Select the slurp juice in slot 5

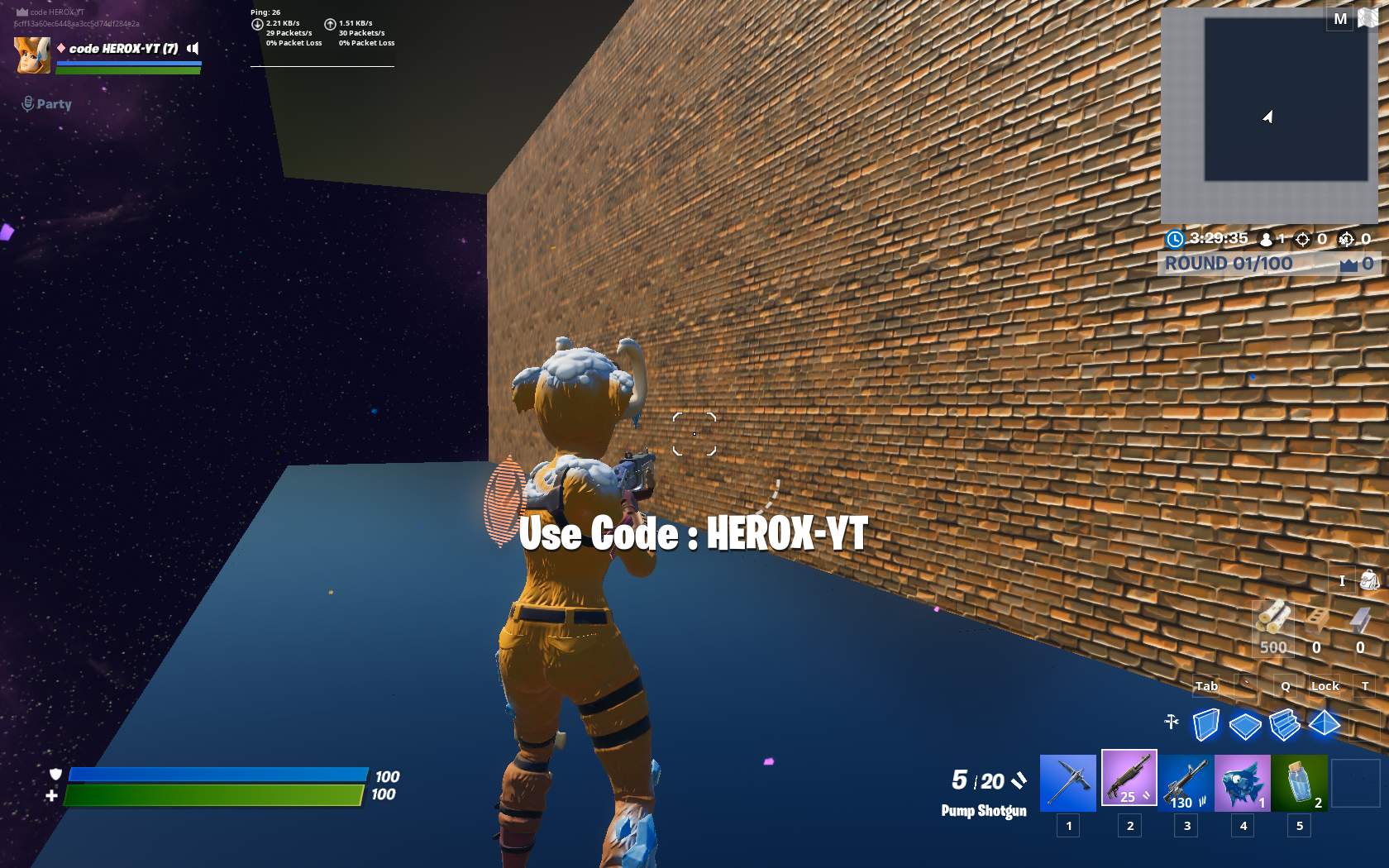[1300, 778]
